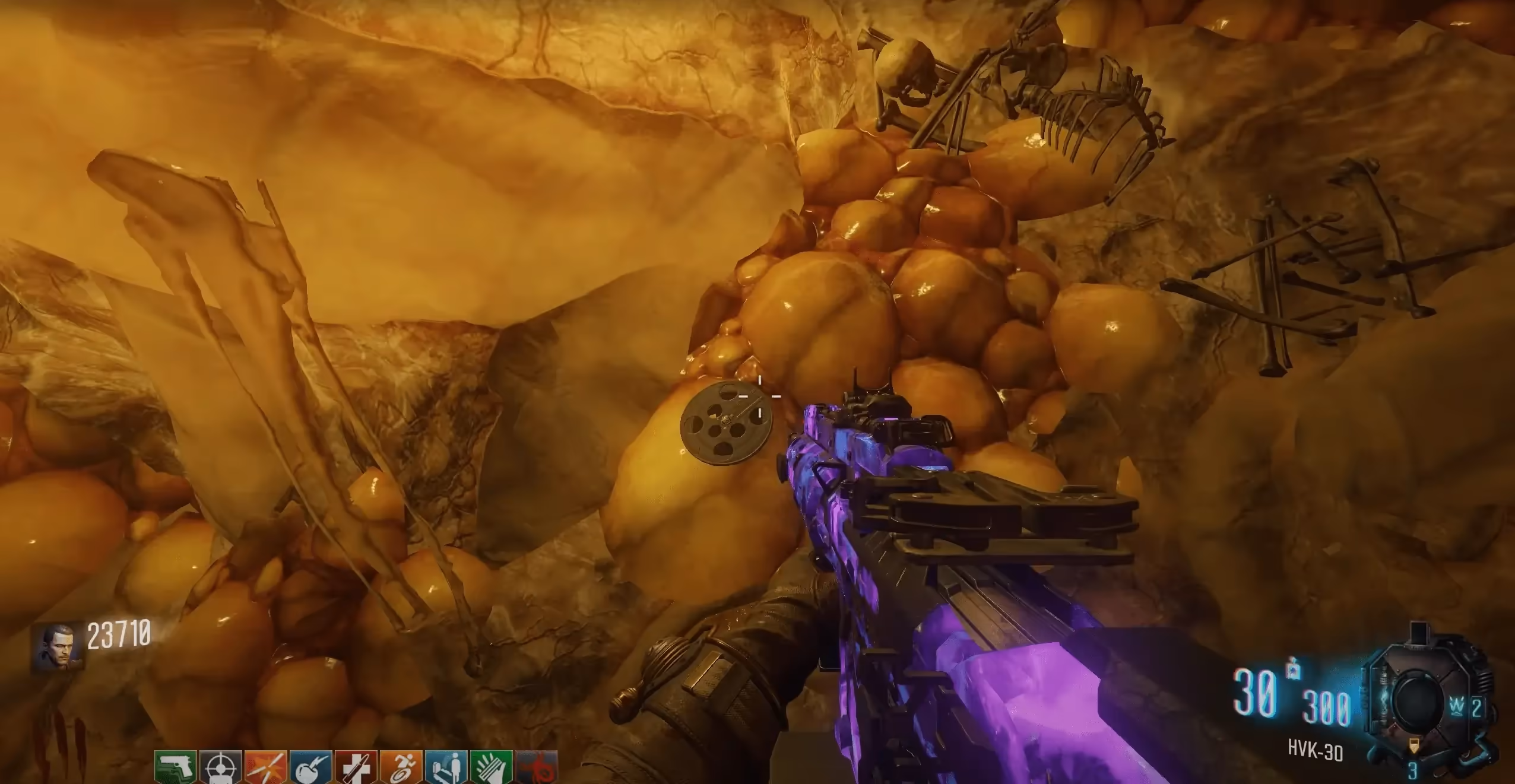Open the player character portrait
The image size is (1515, 784).
coord(57,646)
